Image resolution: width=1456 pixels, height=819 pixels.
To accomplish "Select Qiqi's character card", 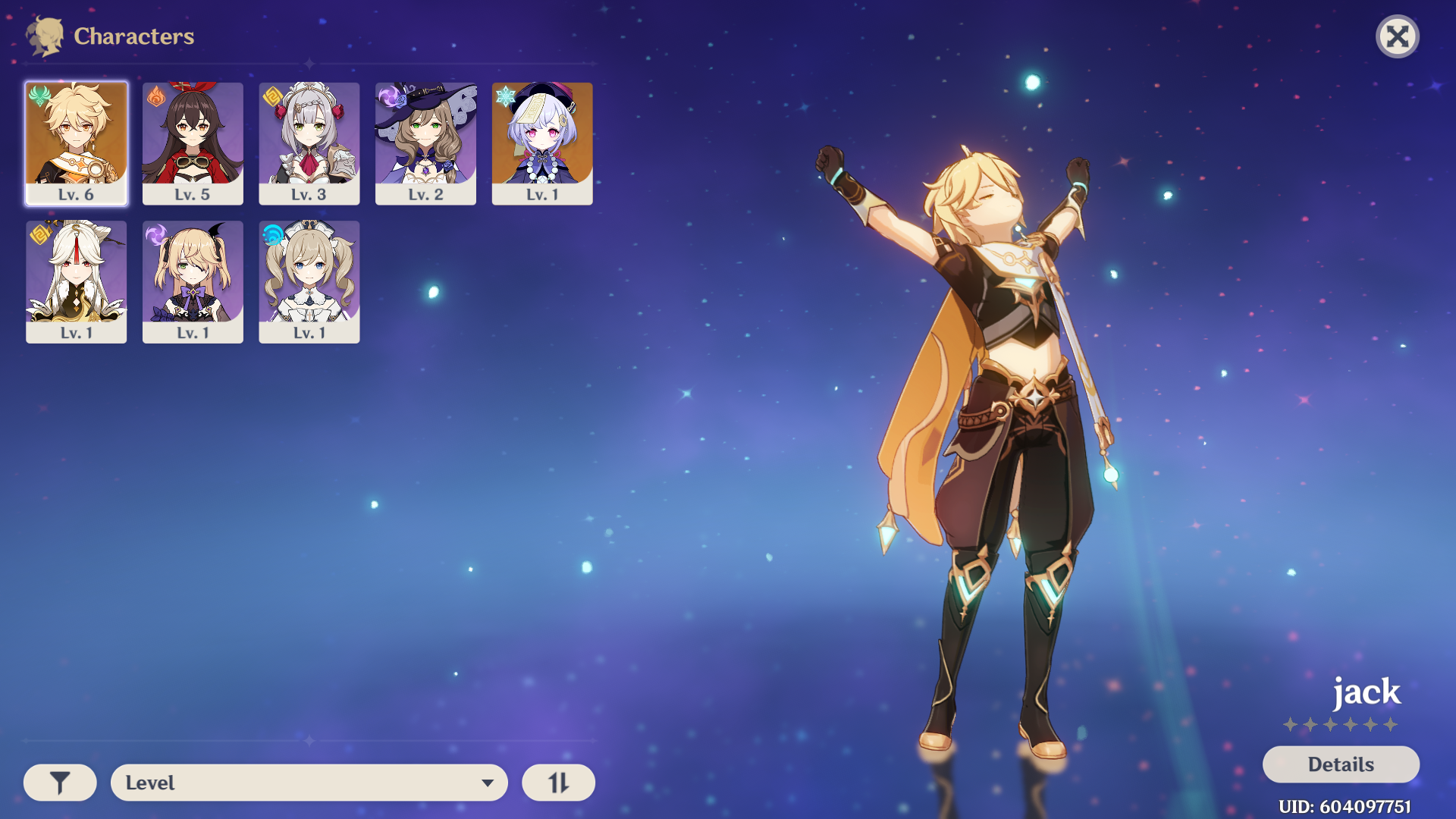I will pyautogui.click(x=542, y=143).
